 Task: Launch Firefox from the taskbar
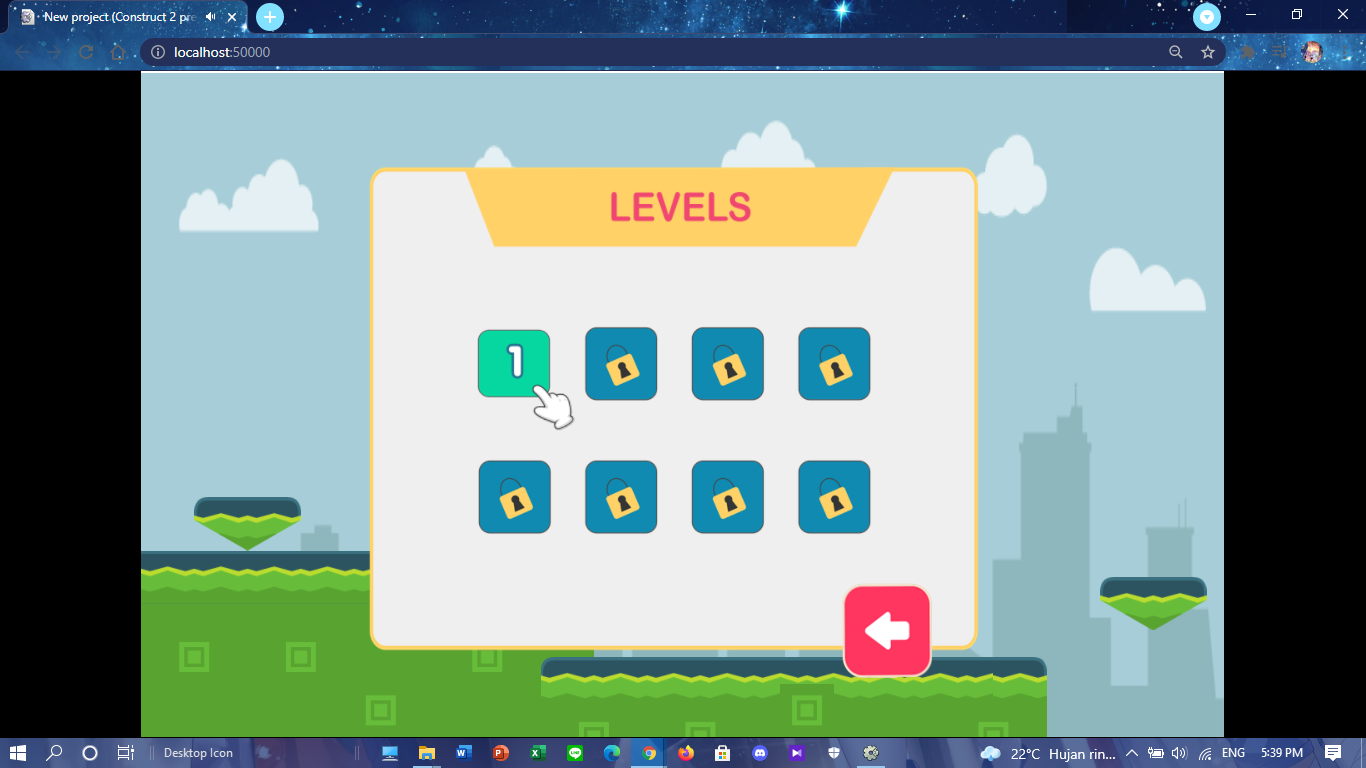point(685,753)
